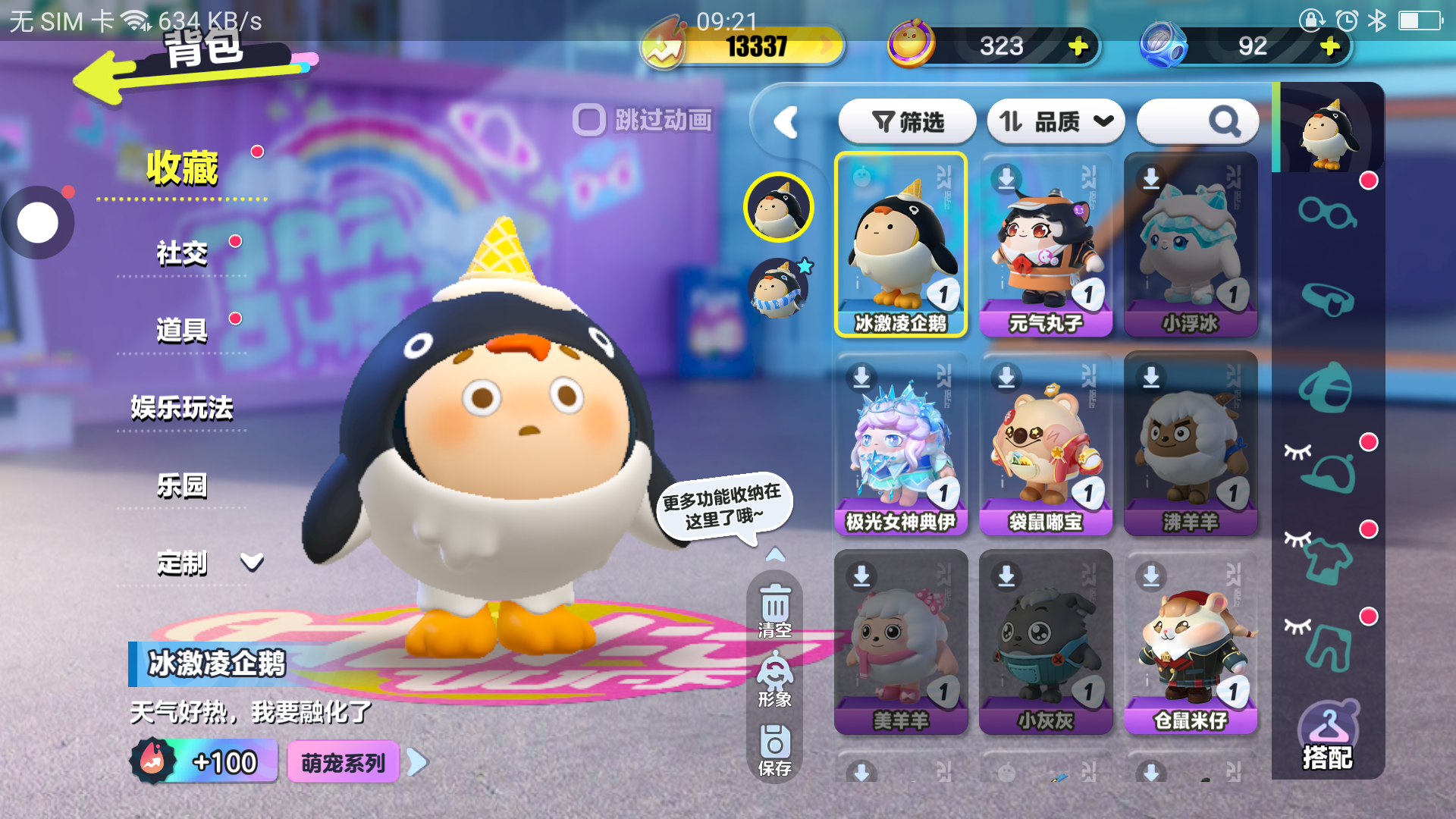Switch to the glasses accessory category

coord(1326,213)
